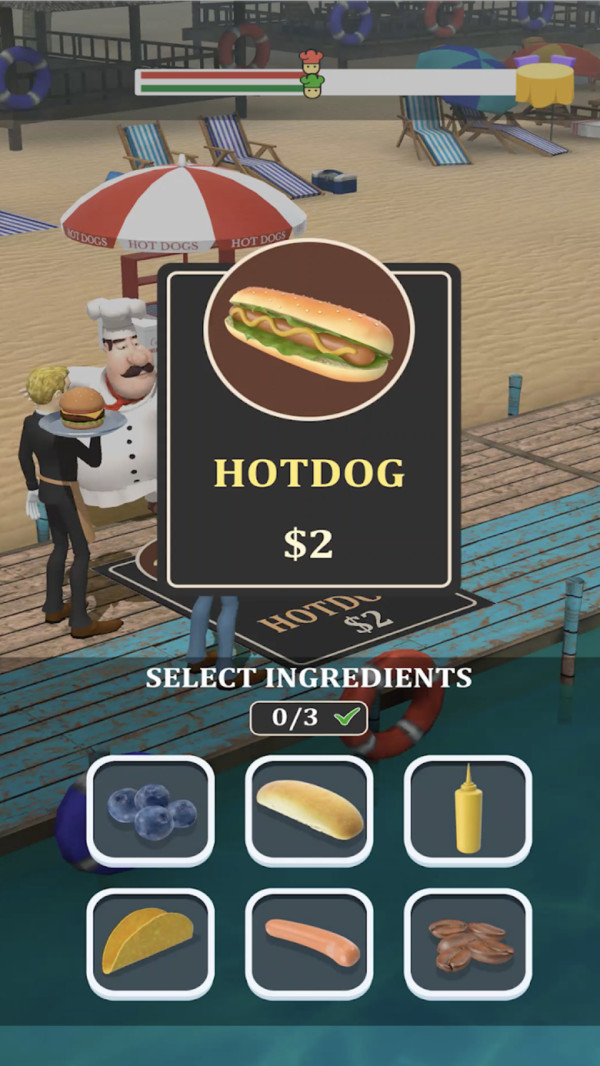Choose the sausage ingredient tile
600x1066 pixels.
(309, 943)
